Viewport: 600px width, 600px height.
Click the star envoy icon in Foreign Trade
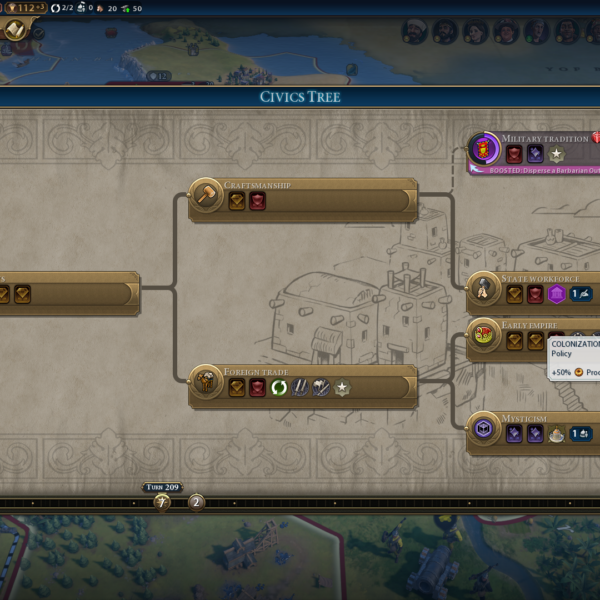(x=342, y=387)
